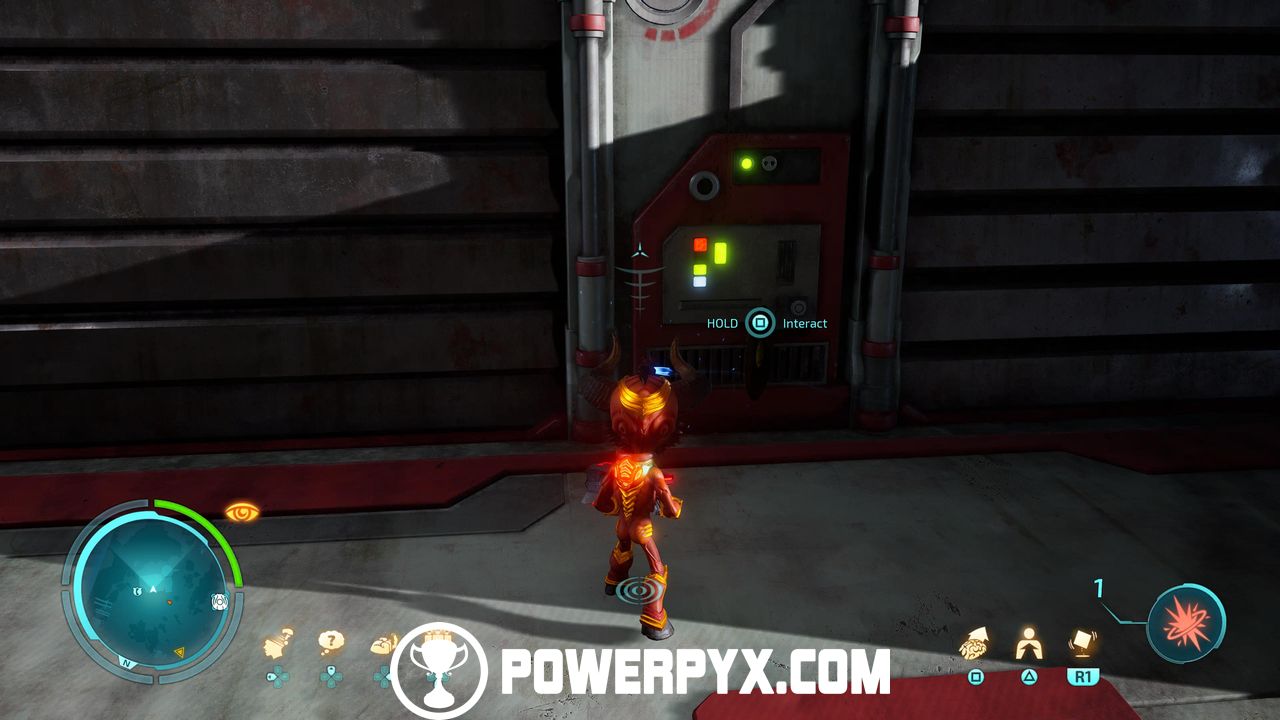Activate the tilted cube telekinesis ability icon
Viewport: 1280px width, 720px height.
click(1081, 645)
